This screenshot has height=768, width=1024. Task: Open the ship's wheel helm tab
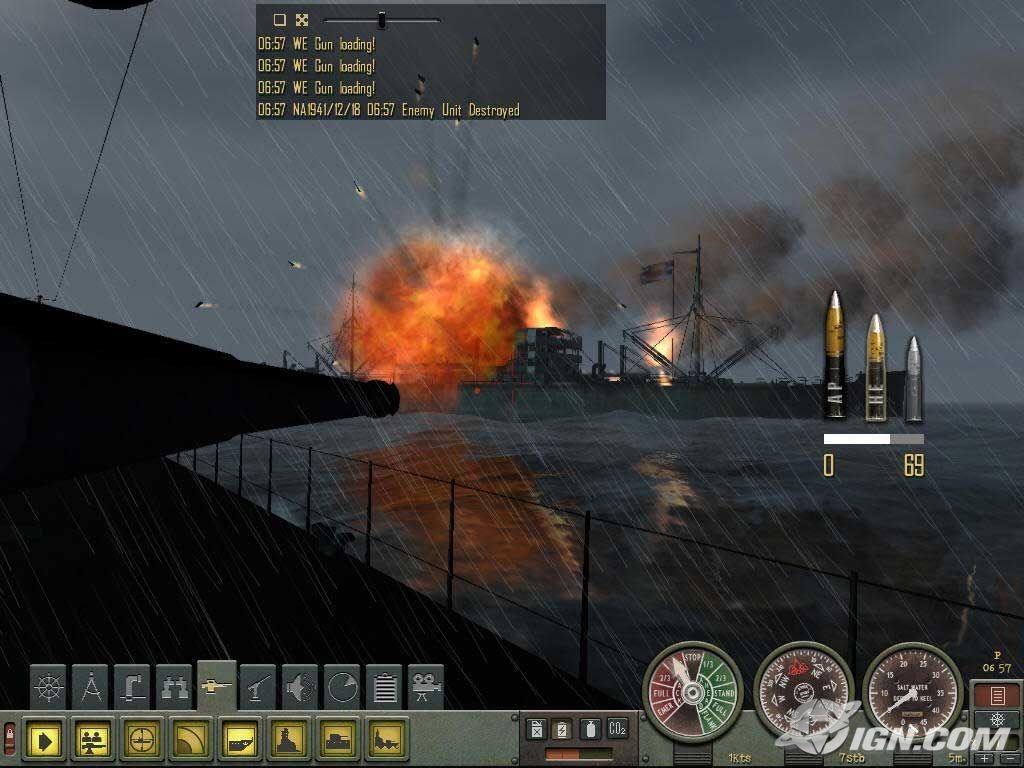pos(48,687)
